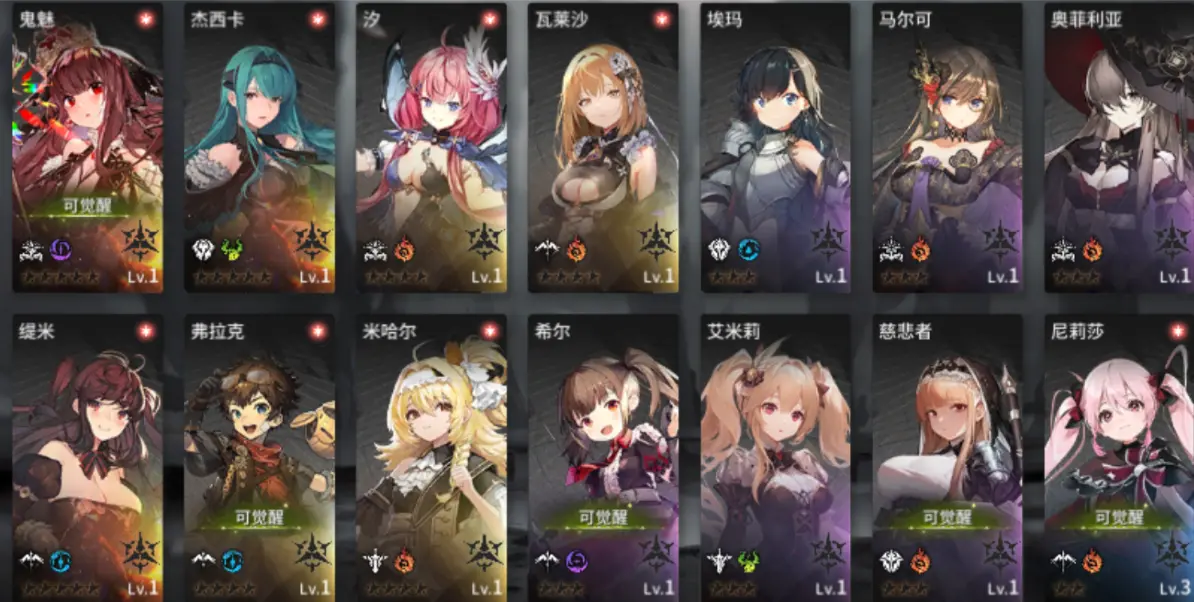Choose the 缇米 character card
The height and width of the screenshot is (602, 1194).
(86, 458)
